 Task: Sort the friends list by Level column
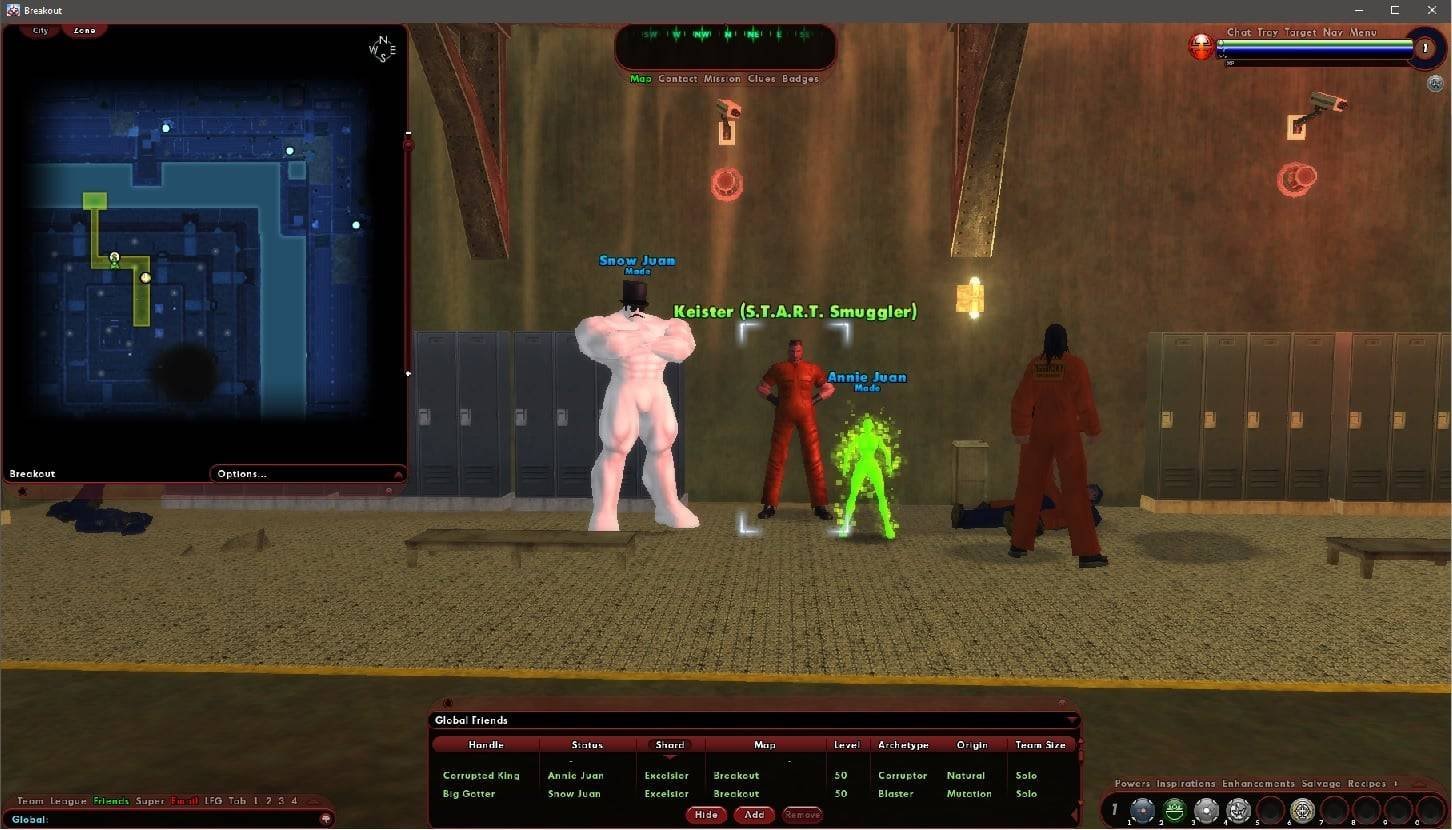(846, 745)
